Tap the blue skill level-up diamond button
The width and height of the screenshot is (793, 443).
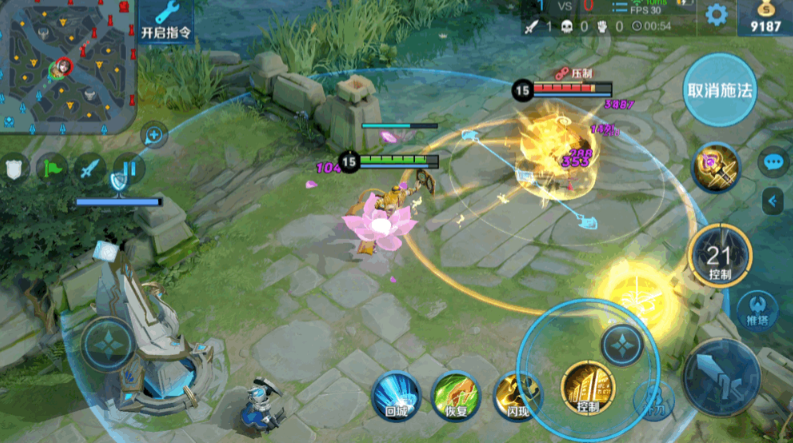(x=621, y=345)
